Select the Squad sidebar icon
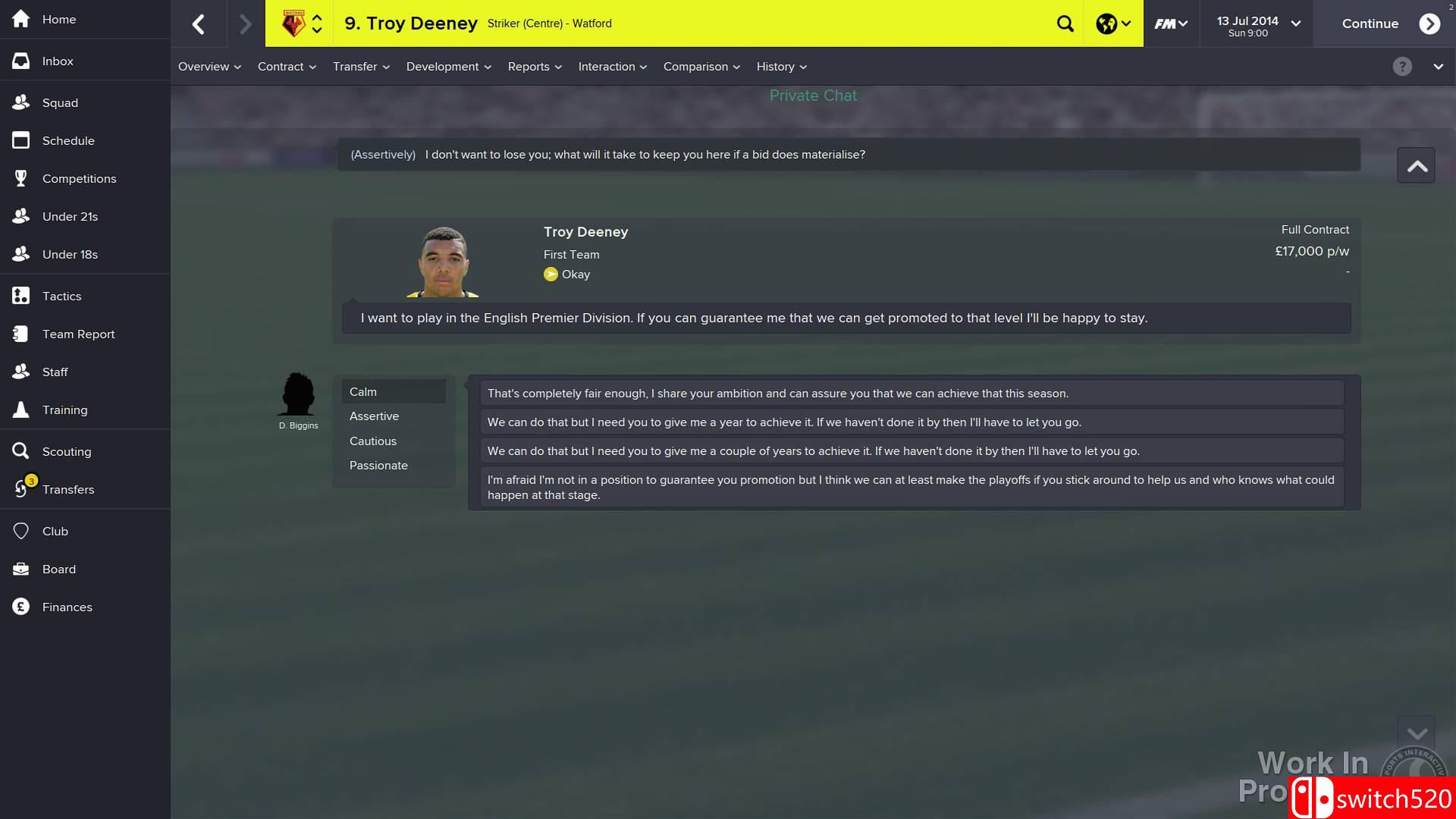 61,102
